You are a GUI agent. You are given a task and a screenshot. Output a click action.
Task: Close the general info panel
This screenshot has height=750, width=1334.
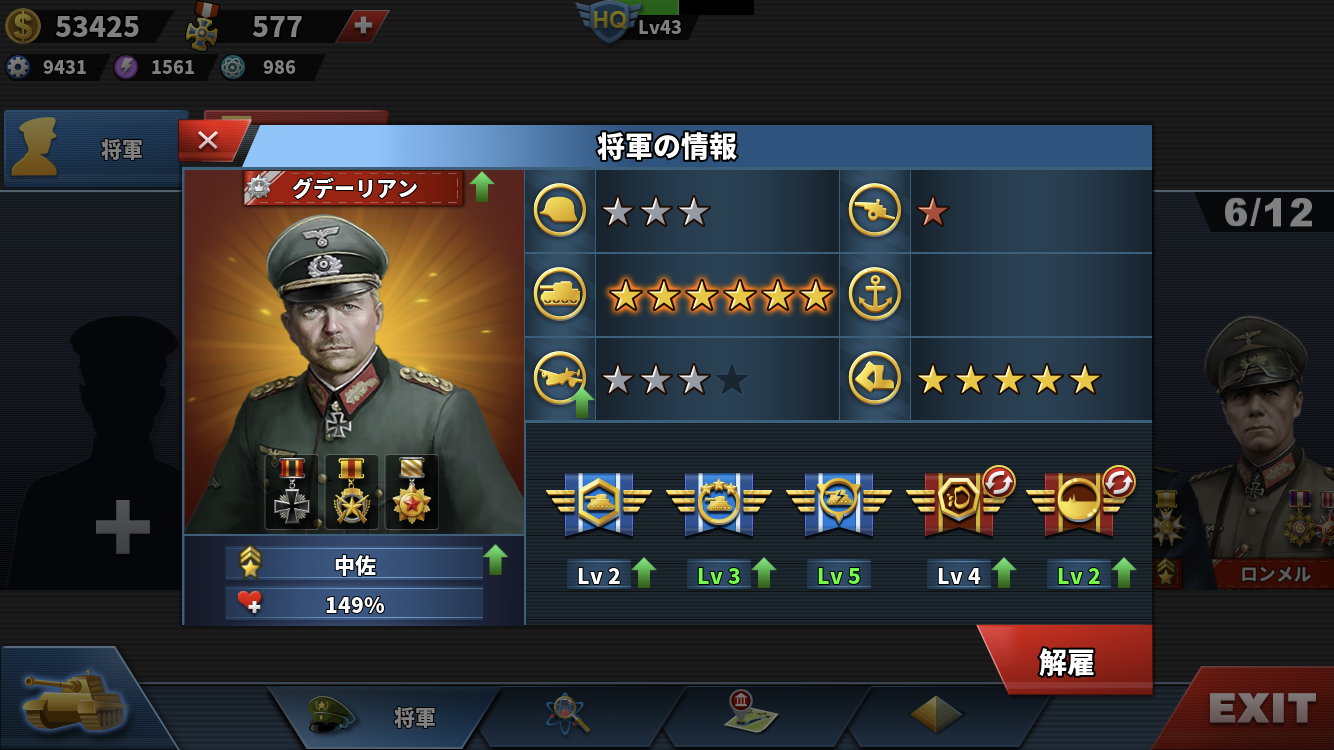[x=208, y=141]
